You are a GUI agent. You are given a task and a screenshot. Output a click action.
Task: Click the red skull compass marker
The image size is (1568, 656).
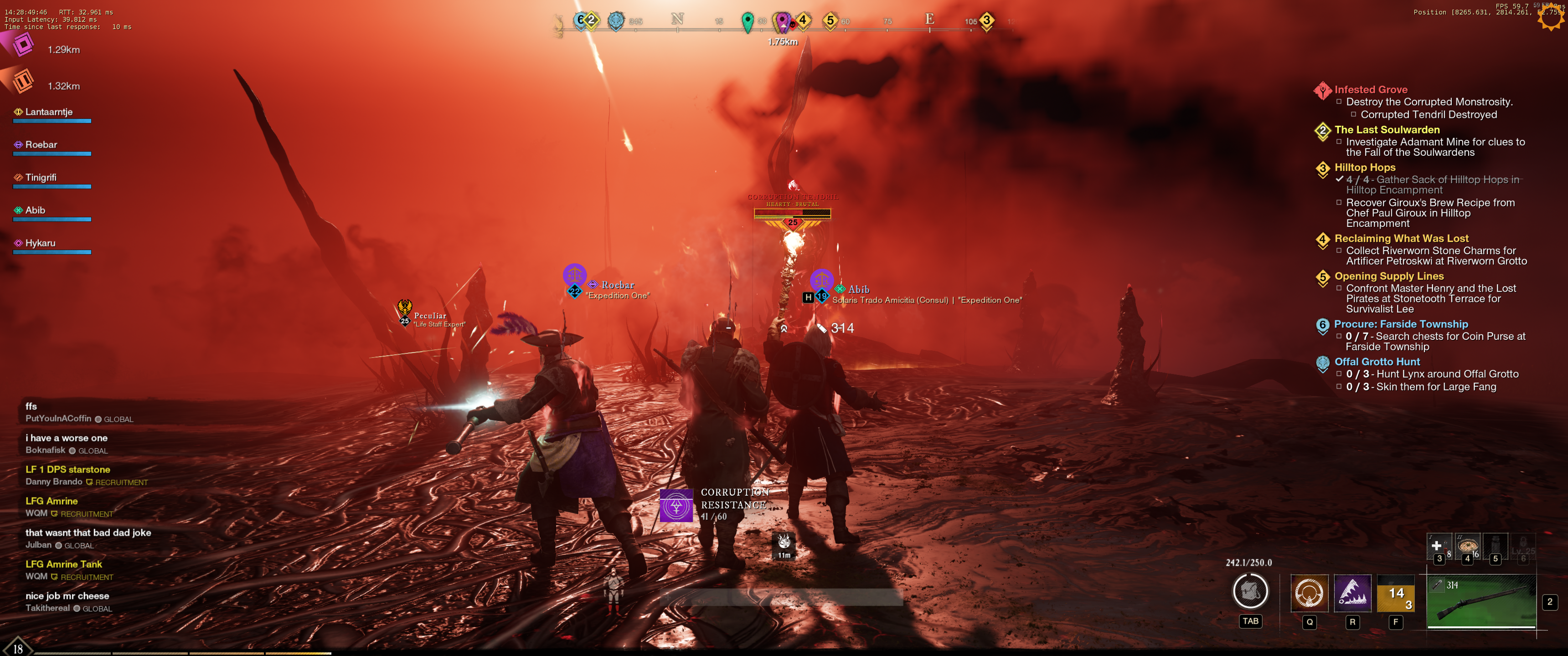pyautogui.click(x=793, y=25)
